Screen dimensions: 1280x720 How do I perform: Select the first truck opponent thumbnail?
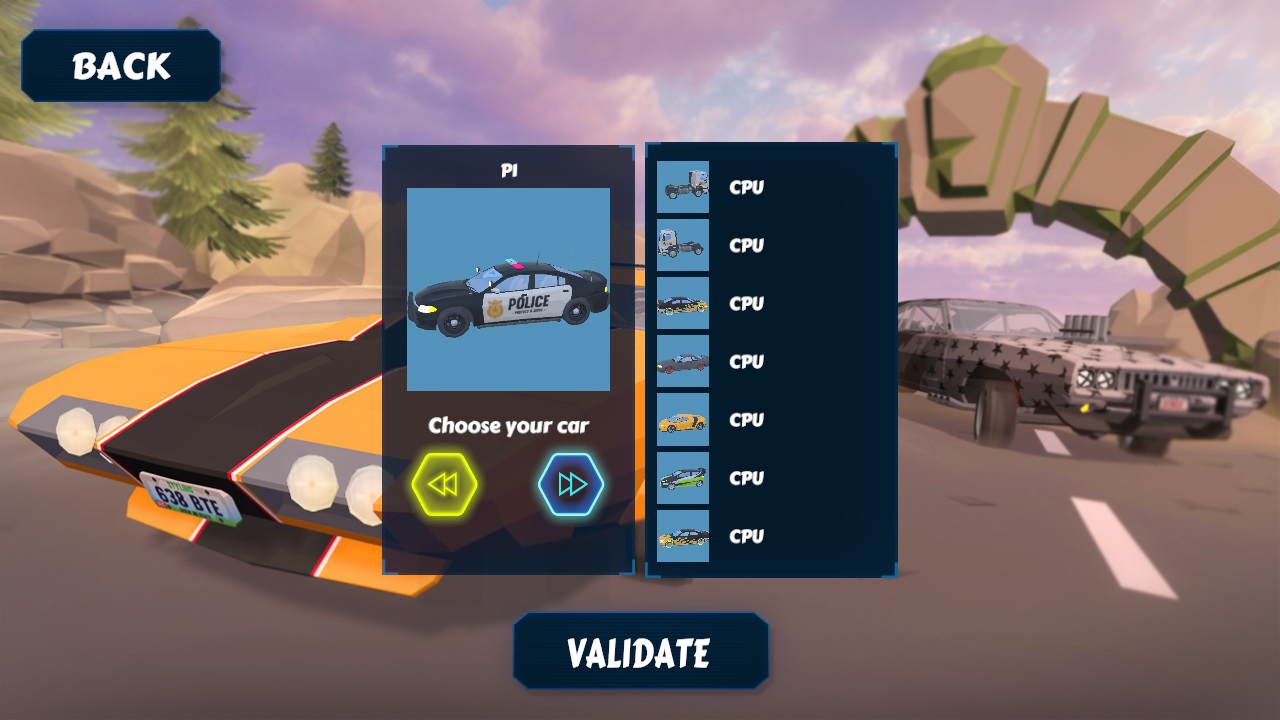[682, 188]
